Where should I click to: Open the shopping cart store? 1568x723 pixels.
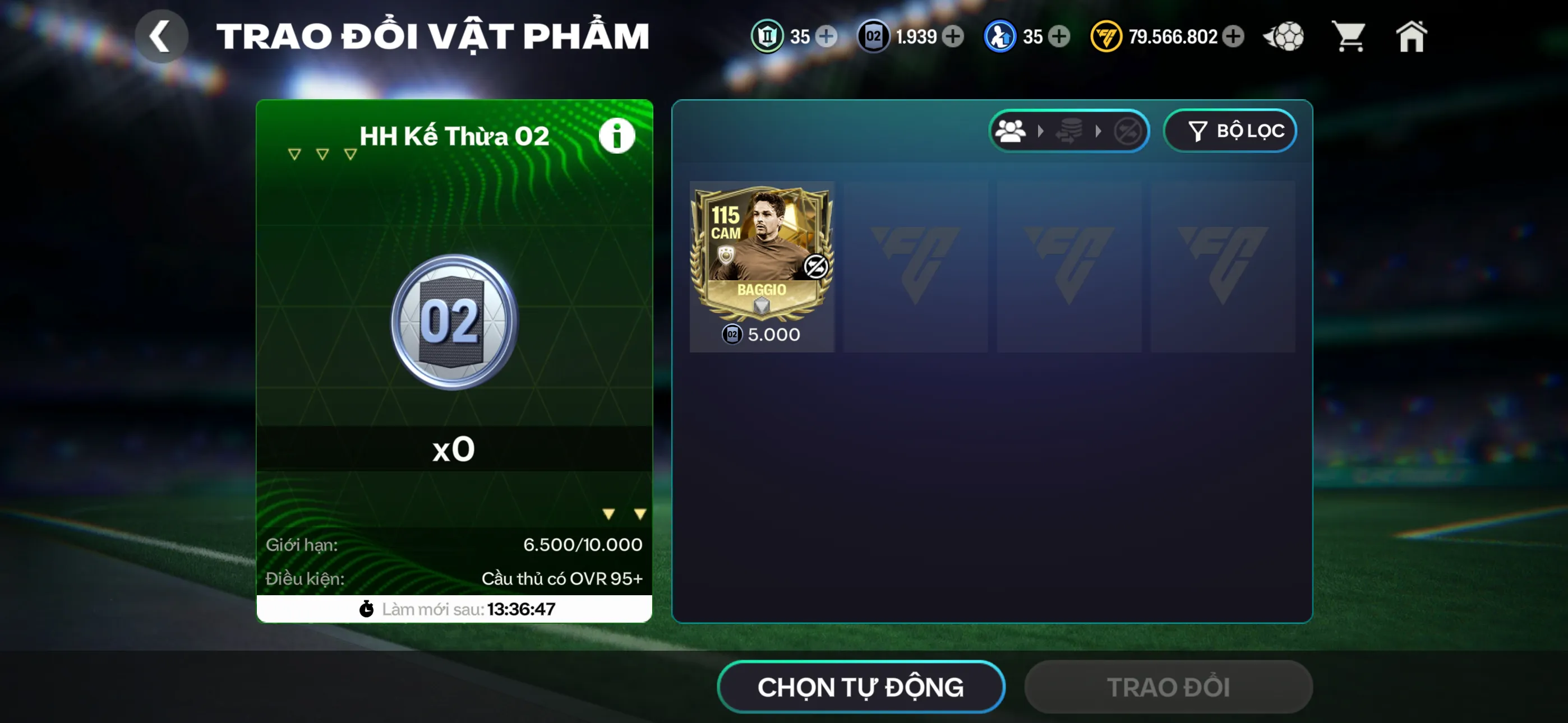[x=1349, y=36]
